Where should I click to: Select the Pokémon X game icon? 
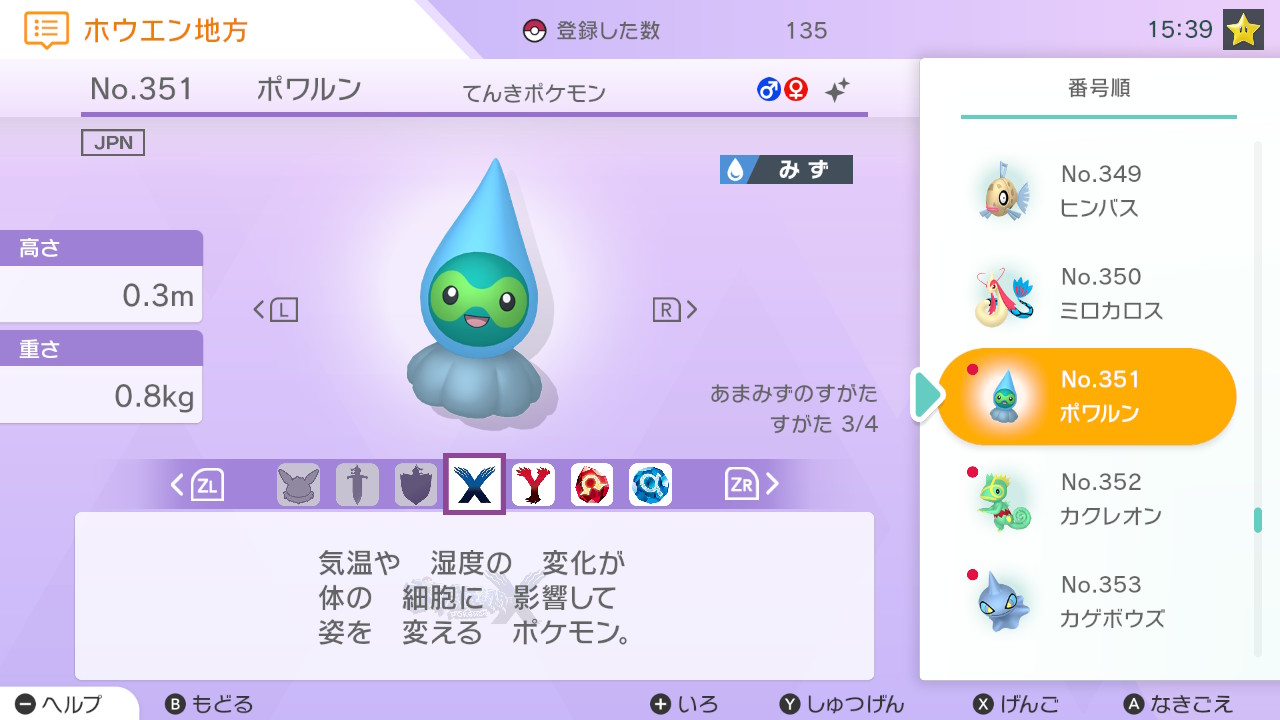click(474, 485)
